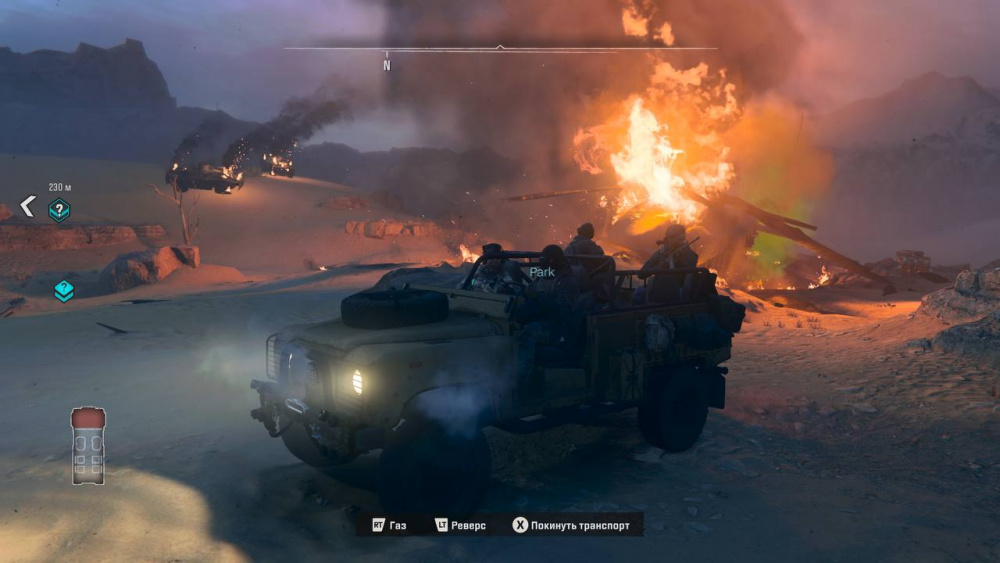Click the compass bar's north marker
Image resolution: width=1000 pixels, height=563 pixels.
387,65
